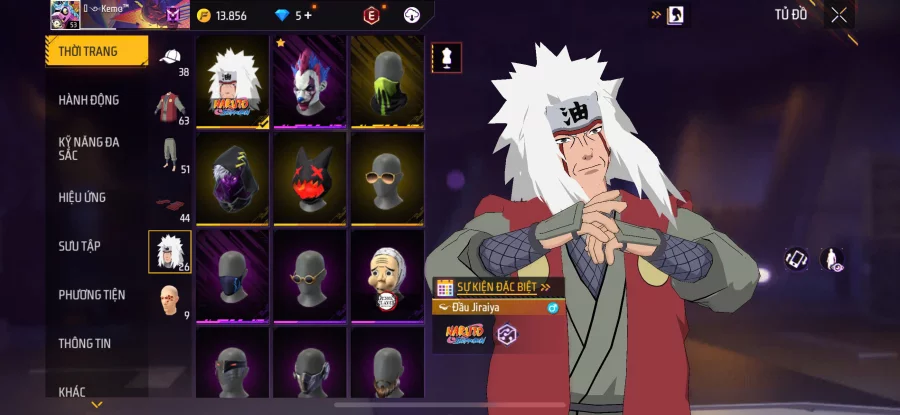The height and width of the screenshot is (415, 900).
Task: Click the diamond currency plus button
Action: pos(307,16)
